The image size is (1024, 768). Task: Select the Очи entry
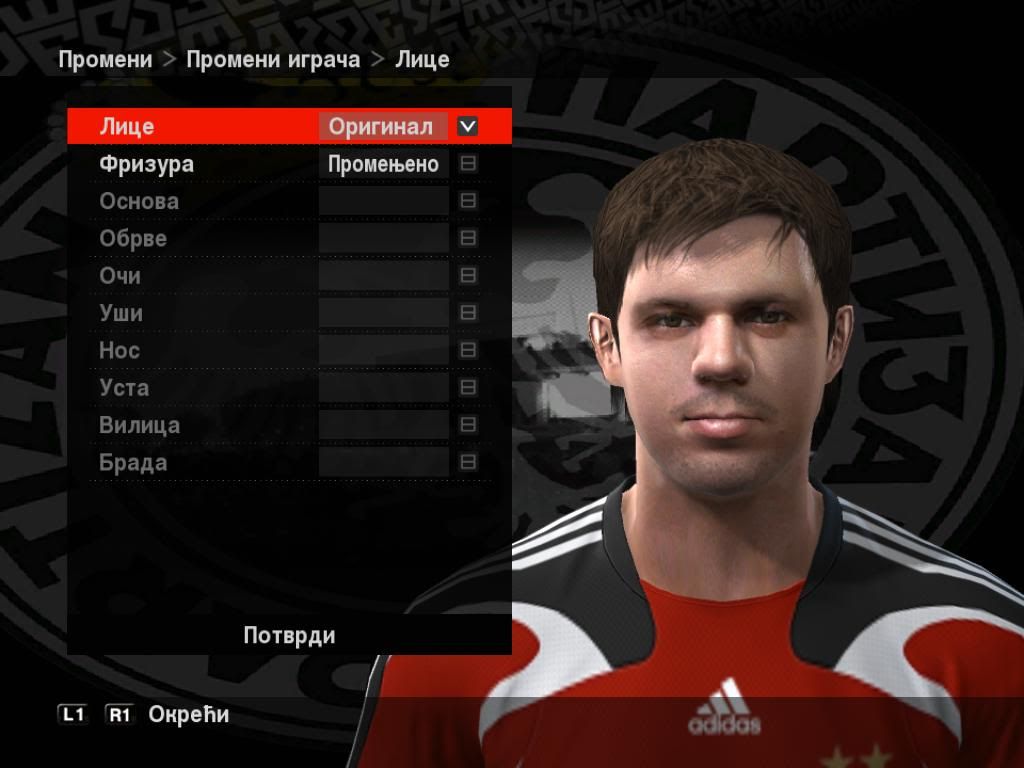pyautogui.click(x=120, y=276)
